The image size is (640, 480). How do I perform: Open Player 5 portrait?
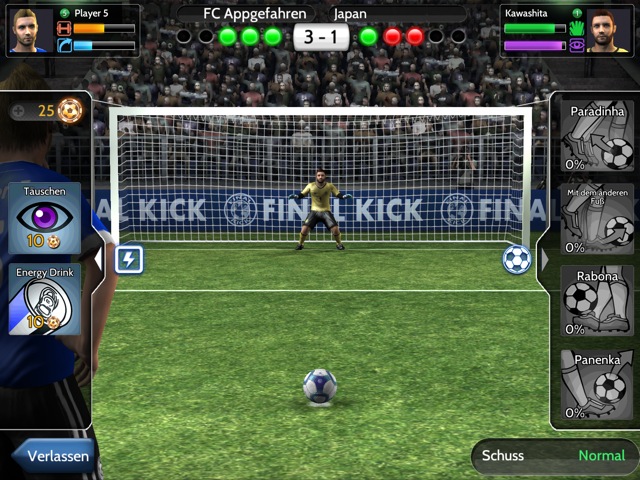pos(28,30)
